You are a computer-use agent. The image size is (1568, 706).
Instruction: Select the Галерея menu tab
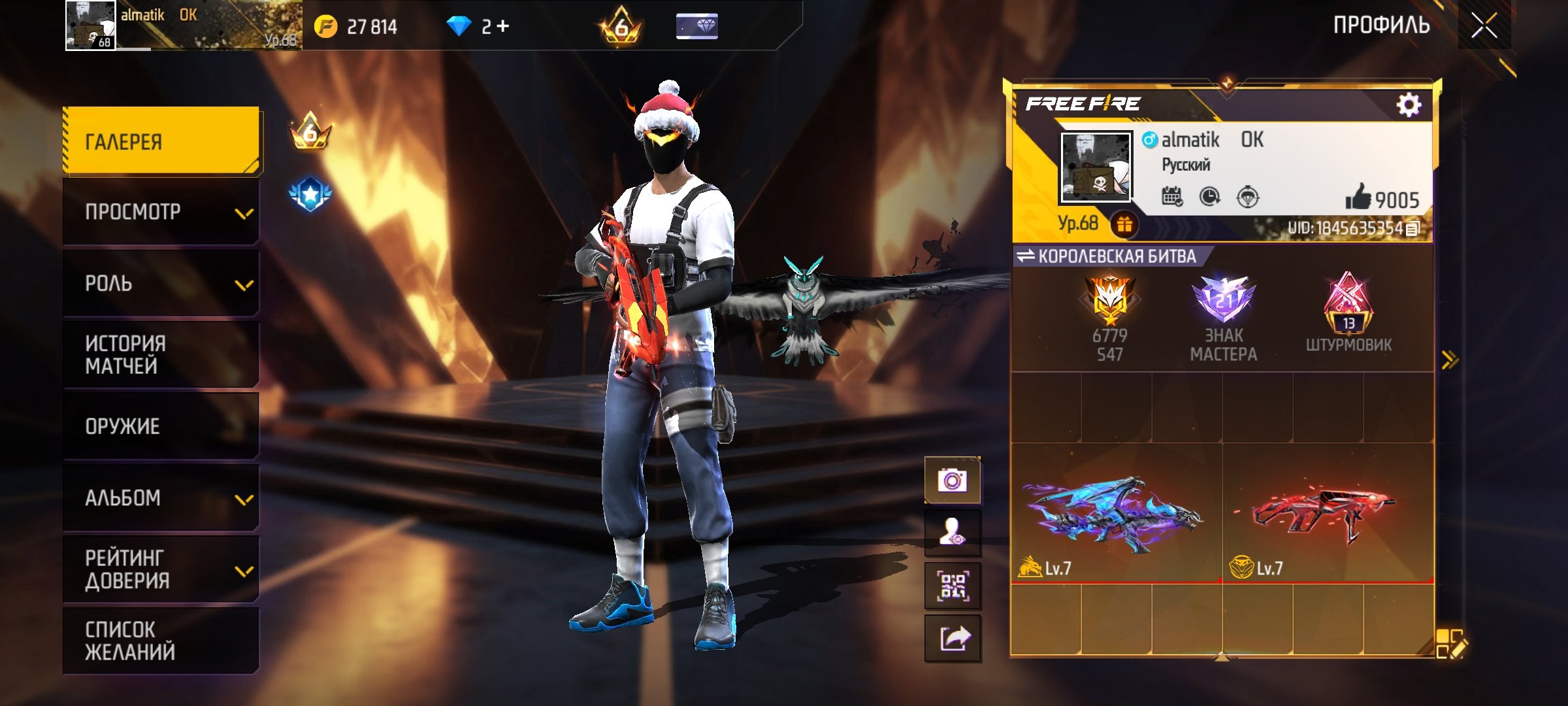click(161, 141)
